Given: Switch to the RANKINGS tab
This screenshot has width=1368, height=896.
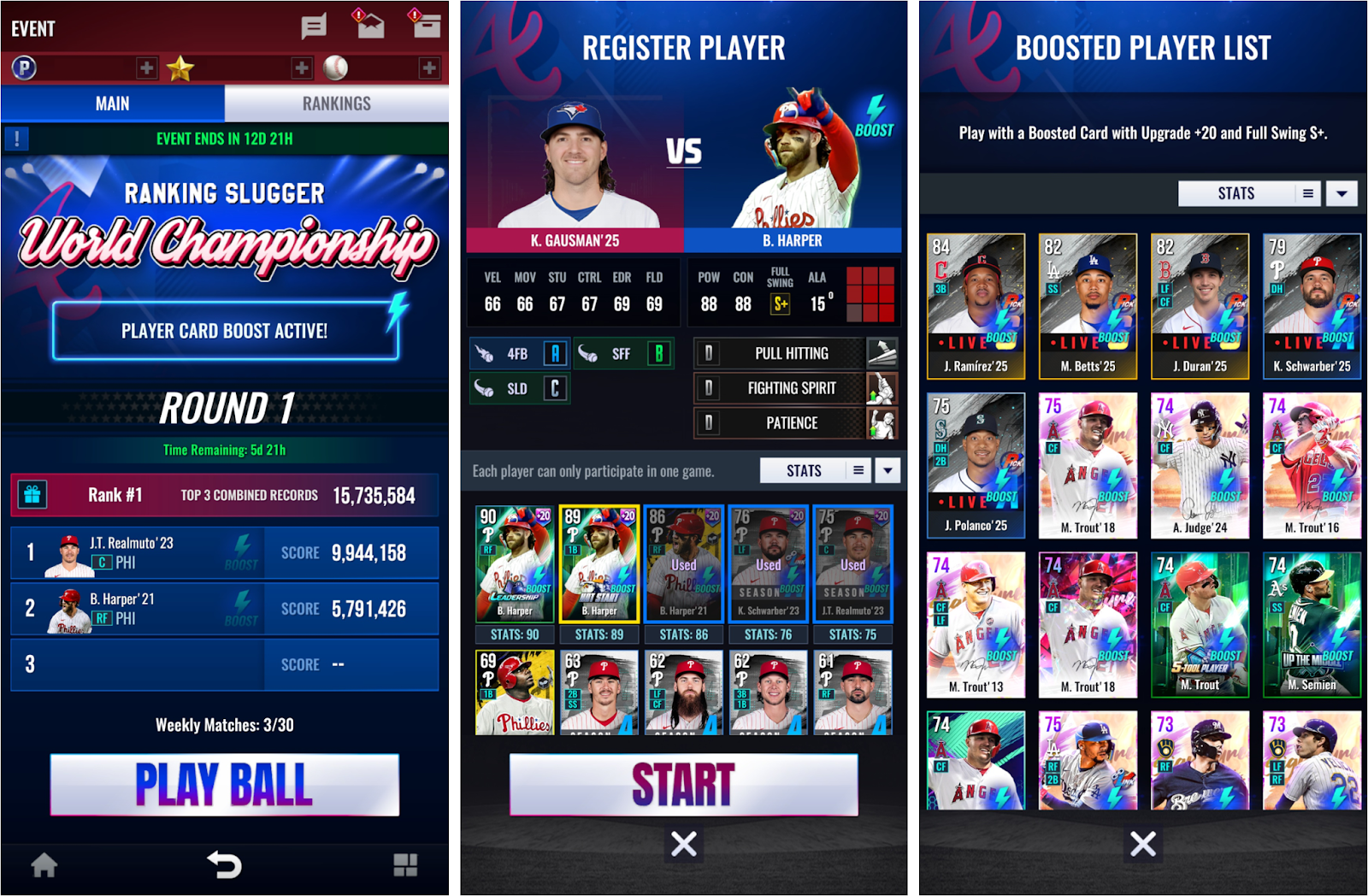Looking at the screenshot, I should [x=336, y=103].
